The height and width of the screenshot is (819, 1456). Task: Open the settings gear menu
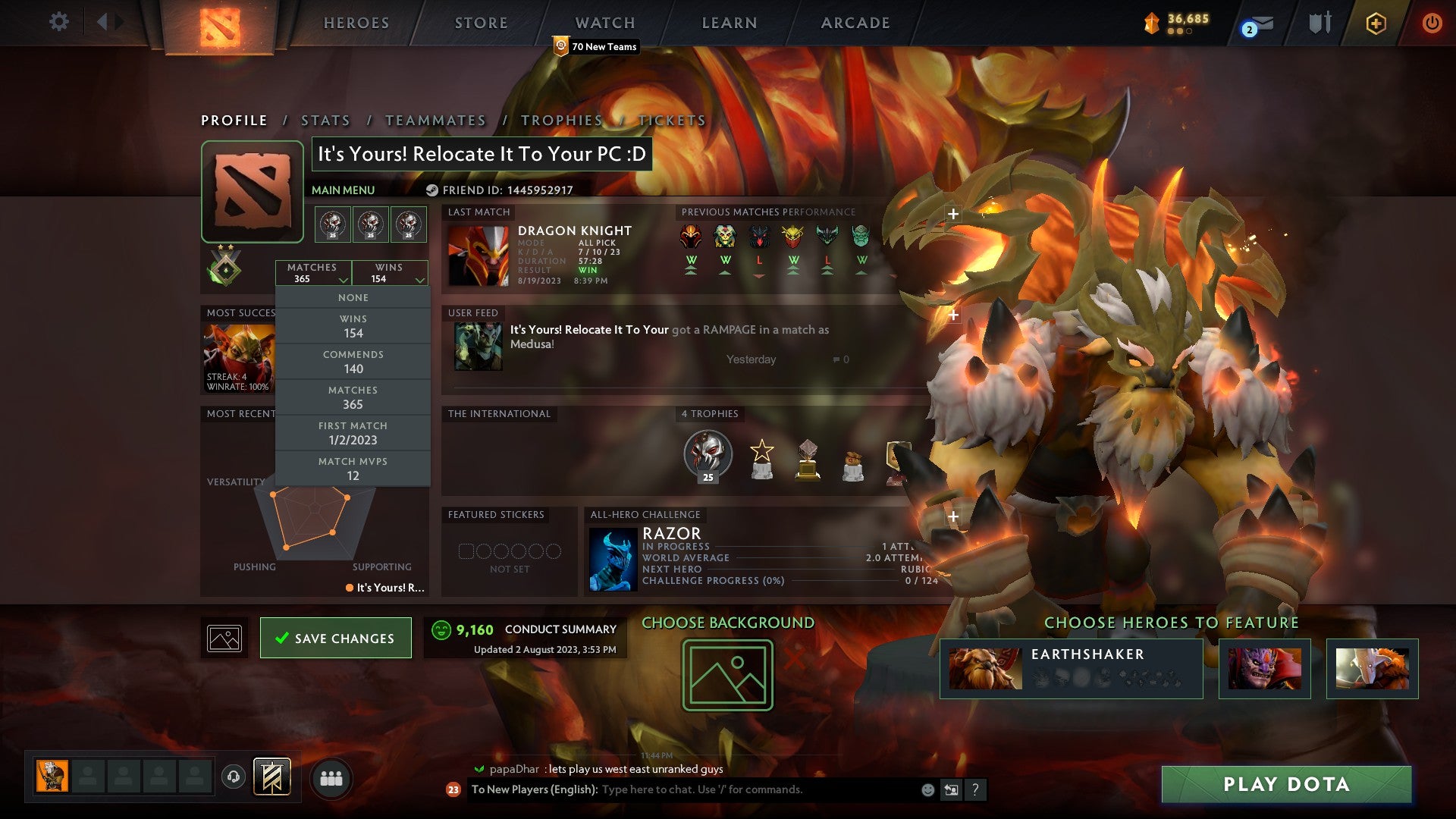[59, 22]
